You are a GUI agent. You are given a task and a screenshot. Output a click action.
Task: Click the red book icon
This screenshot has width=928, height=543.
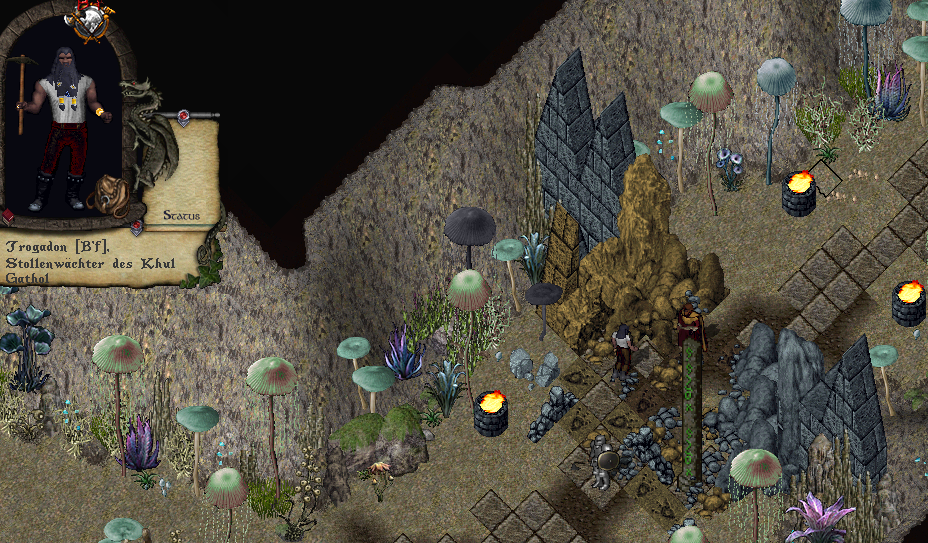point(8,216)
